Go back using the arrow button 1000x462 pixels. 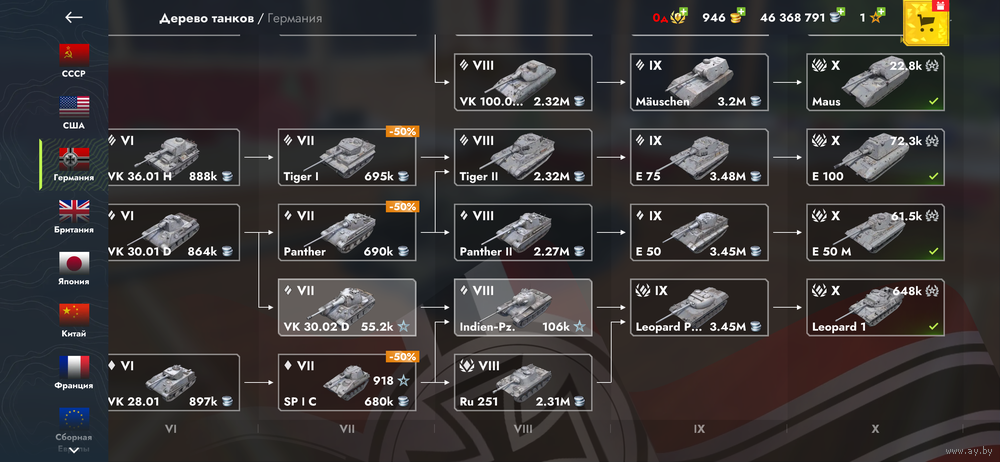click(73, 17)
